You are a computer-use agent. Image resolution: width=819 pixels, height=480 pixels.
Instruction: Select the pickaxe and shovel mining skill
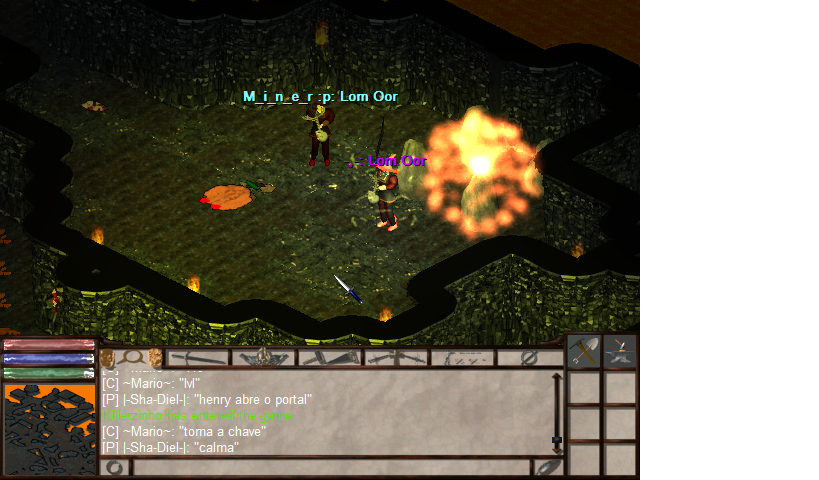pos(584,351)
